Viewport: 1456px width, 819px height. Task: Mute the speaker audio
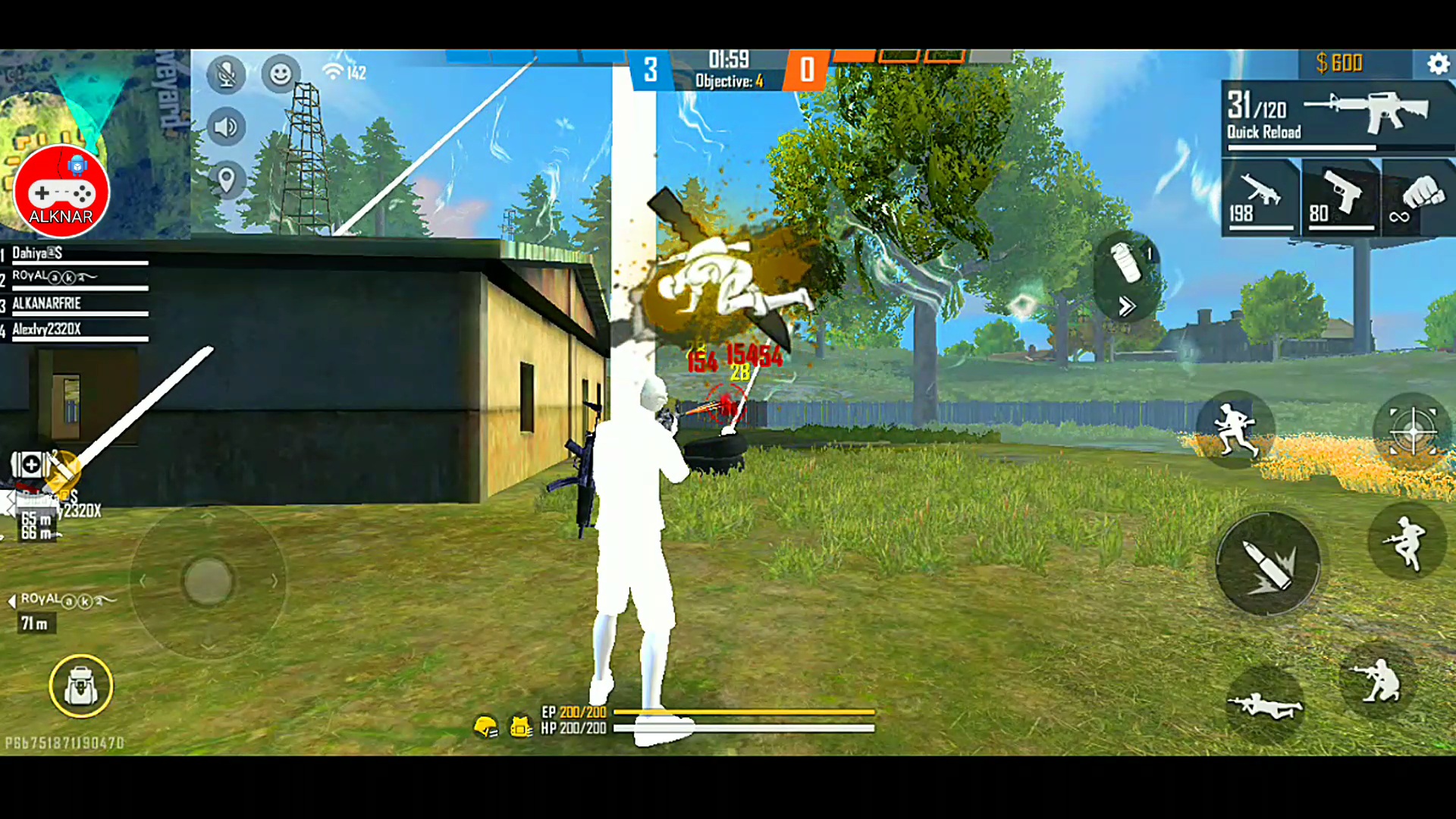(x=225, y=127)
